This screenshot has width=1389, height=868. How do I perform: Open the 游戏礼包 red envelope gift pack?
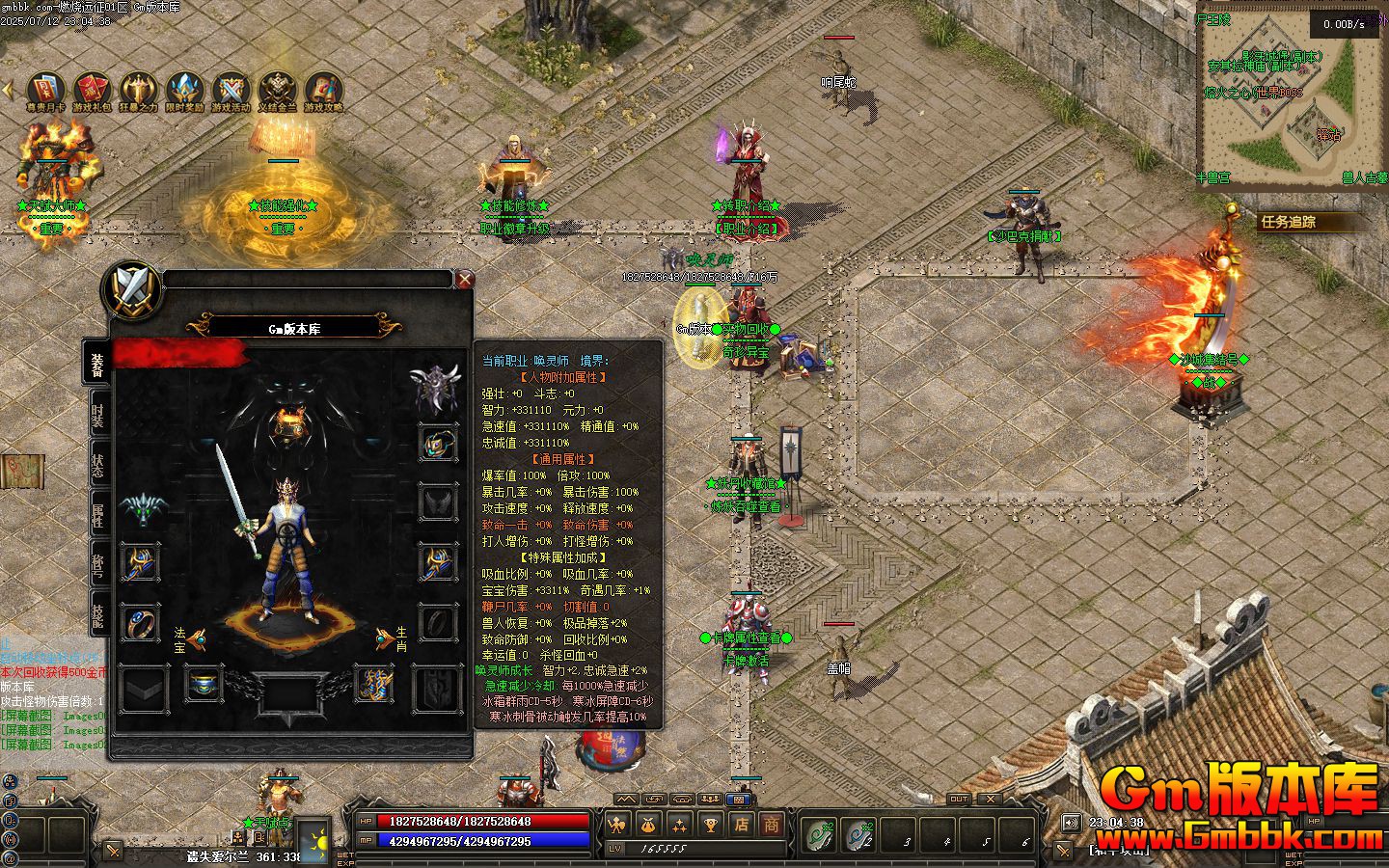(93, 91)
